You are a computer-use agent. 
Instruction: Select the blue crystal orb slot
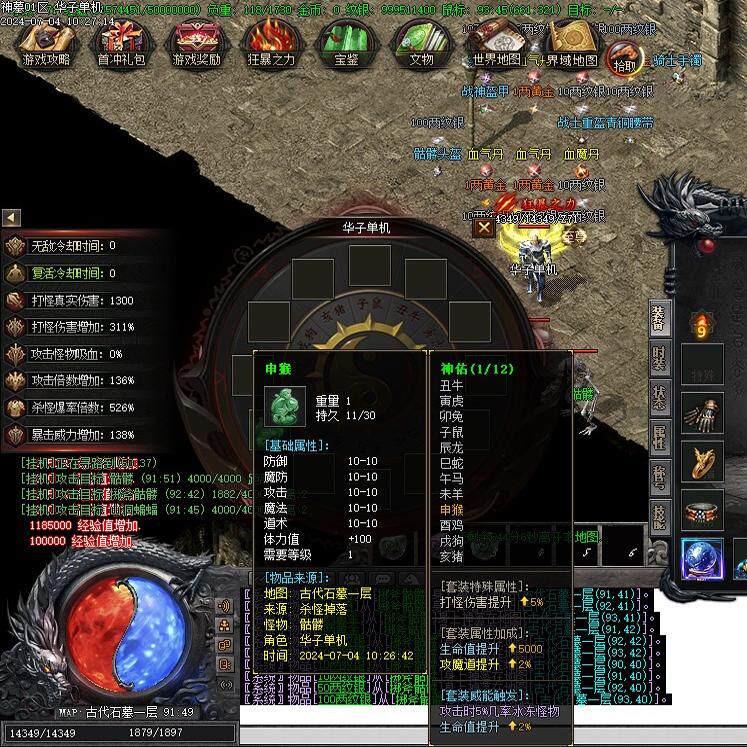[703, 560]
